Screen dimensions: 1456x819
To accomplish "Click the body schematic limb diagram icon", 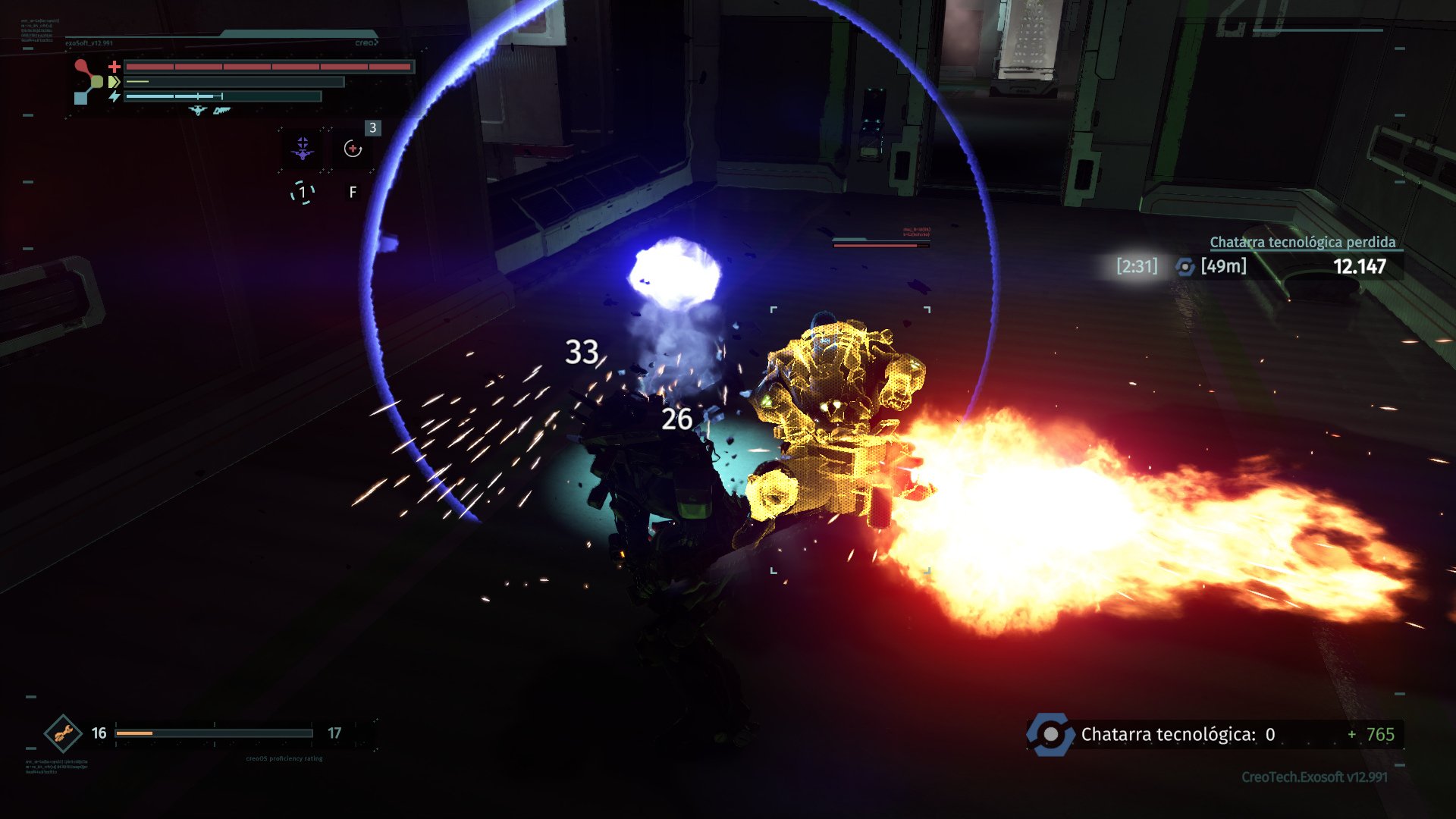I will (85, 80).
